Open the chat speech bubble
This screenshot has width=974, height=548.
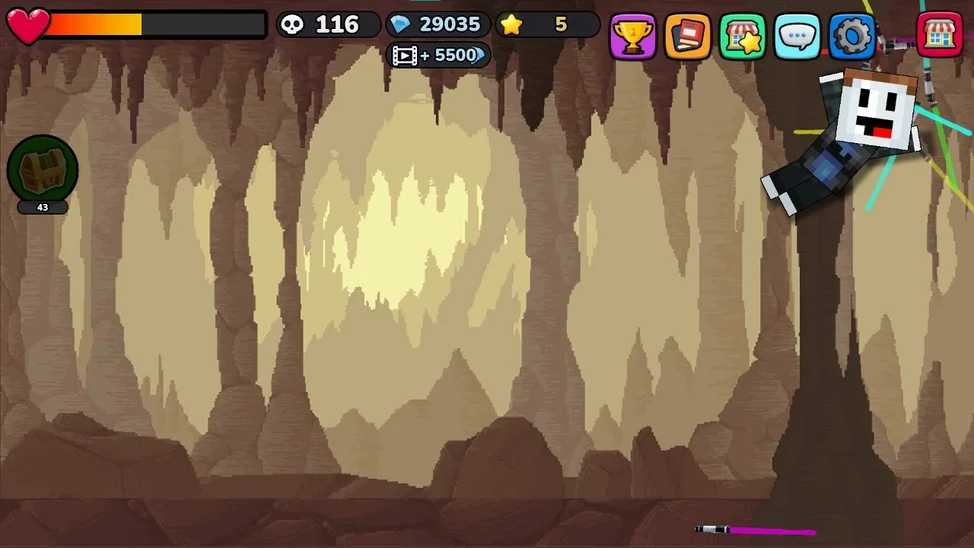797,36
